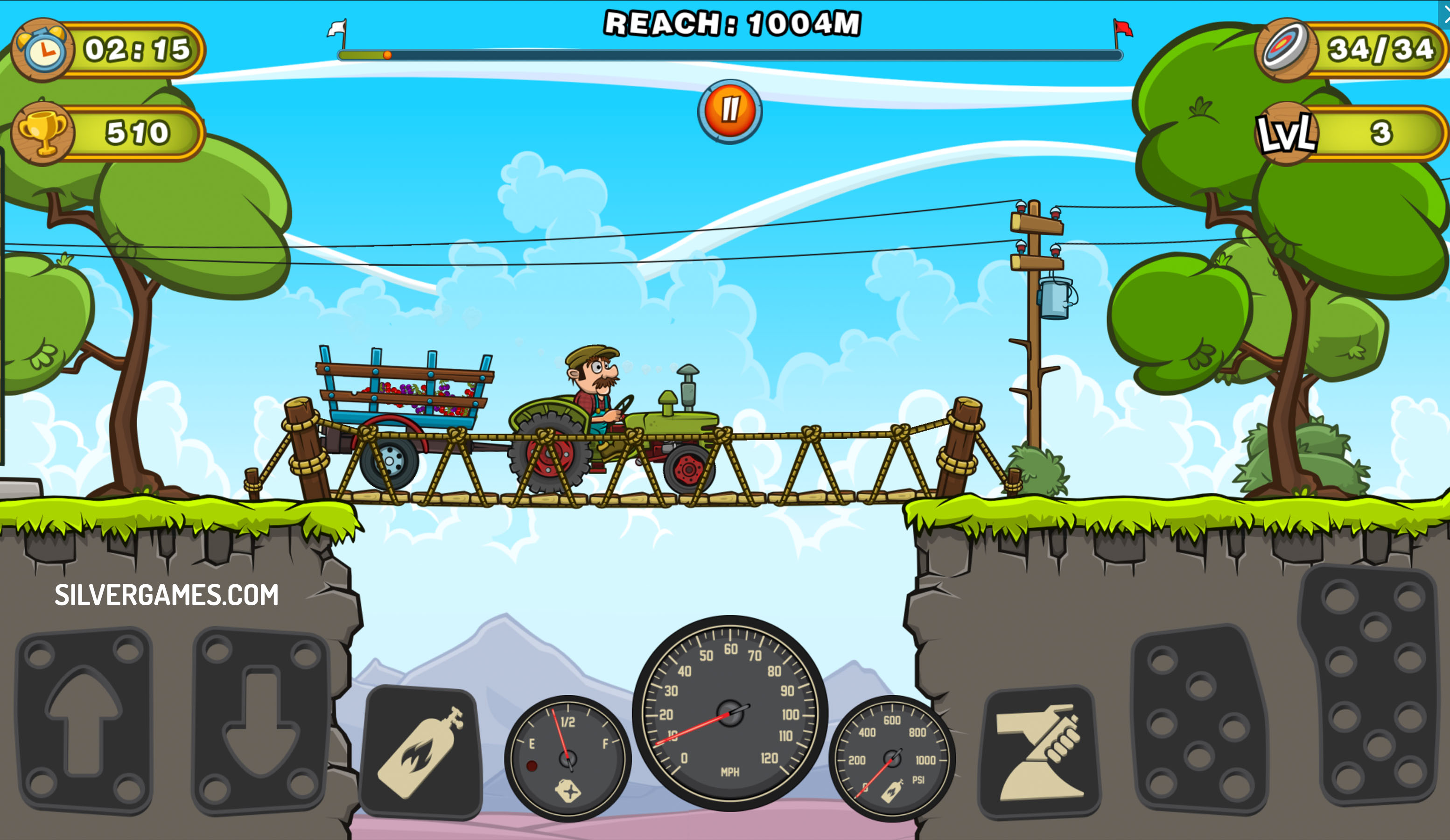Step on the wide brake pedal

(x=1200, y=719)
